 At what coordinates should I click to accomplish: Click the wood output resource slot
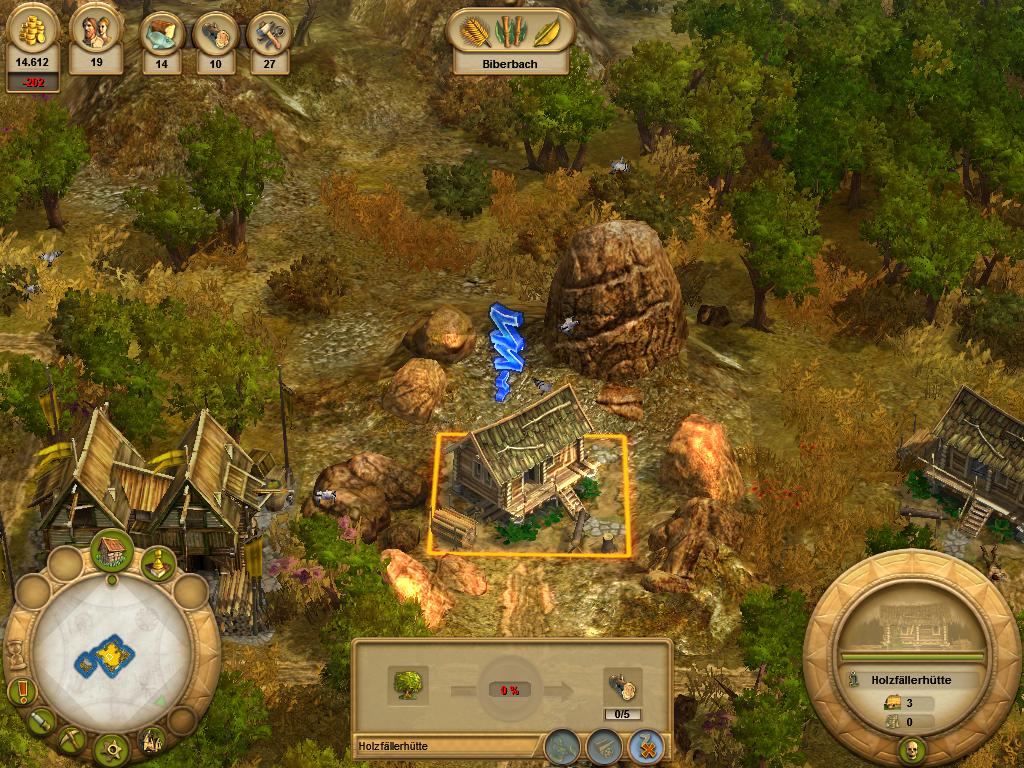(622, 686)
